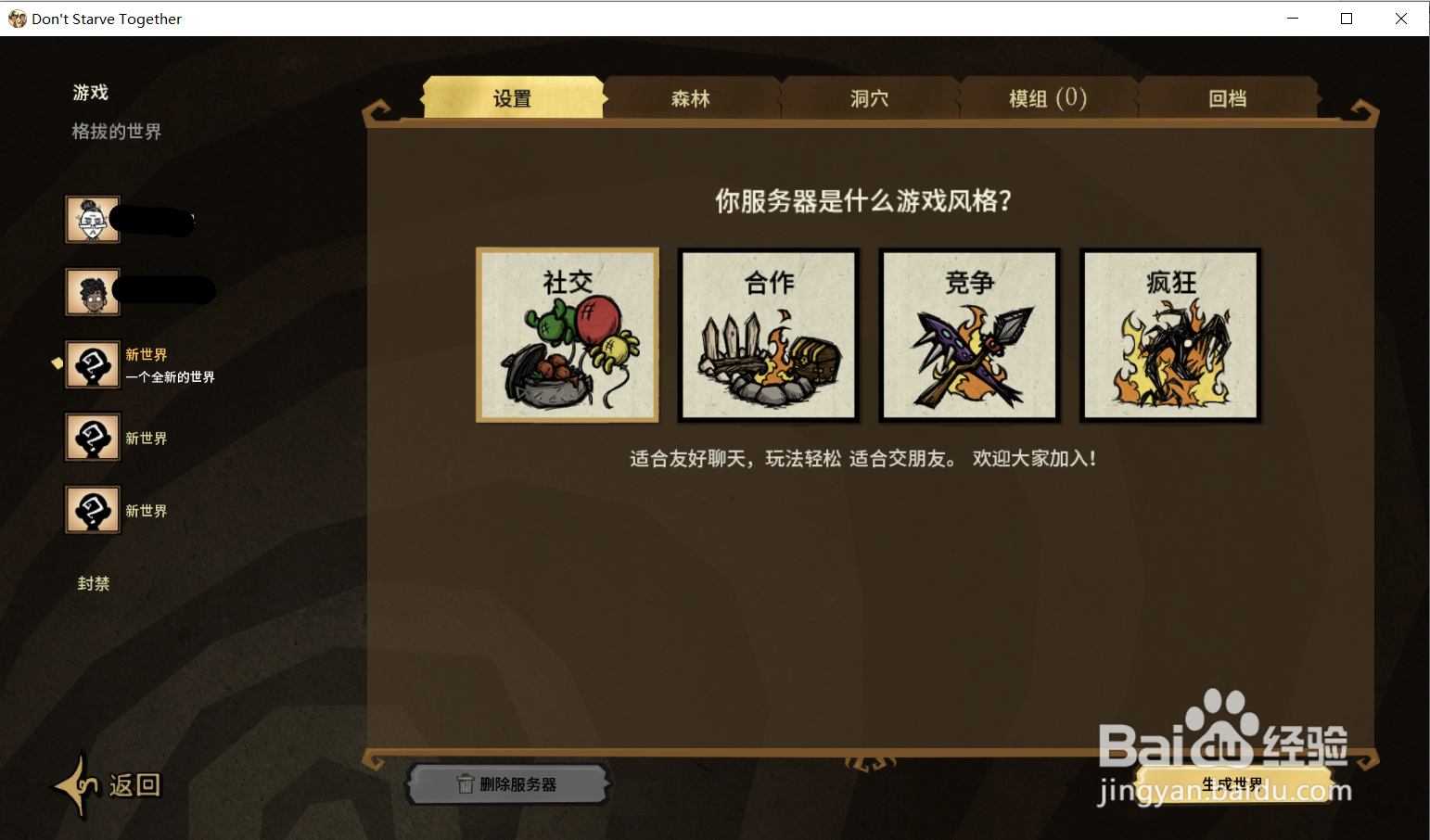Click the Don't Starve Together logo in the title bar
Image resolution: width=1430 pixels, height=840 pixels.
[x=17, y=18]
